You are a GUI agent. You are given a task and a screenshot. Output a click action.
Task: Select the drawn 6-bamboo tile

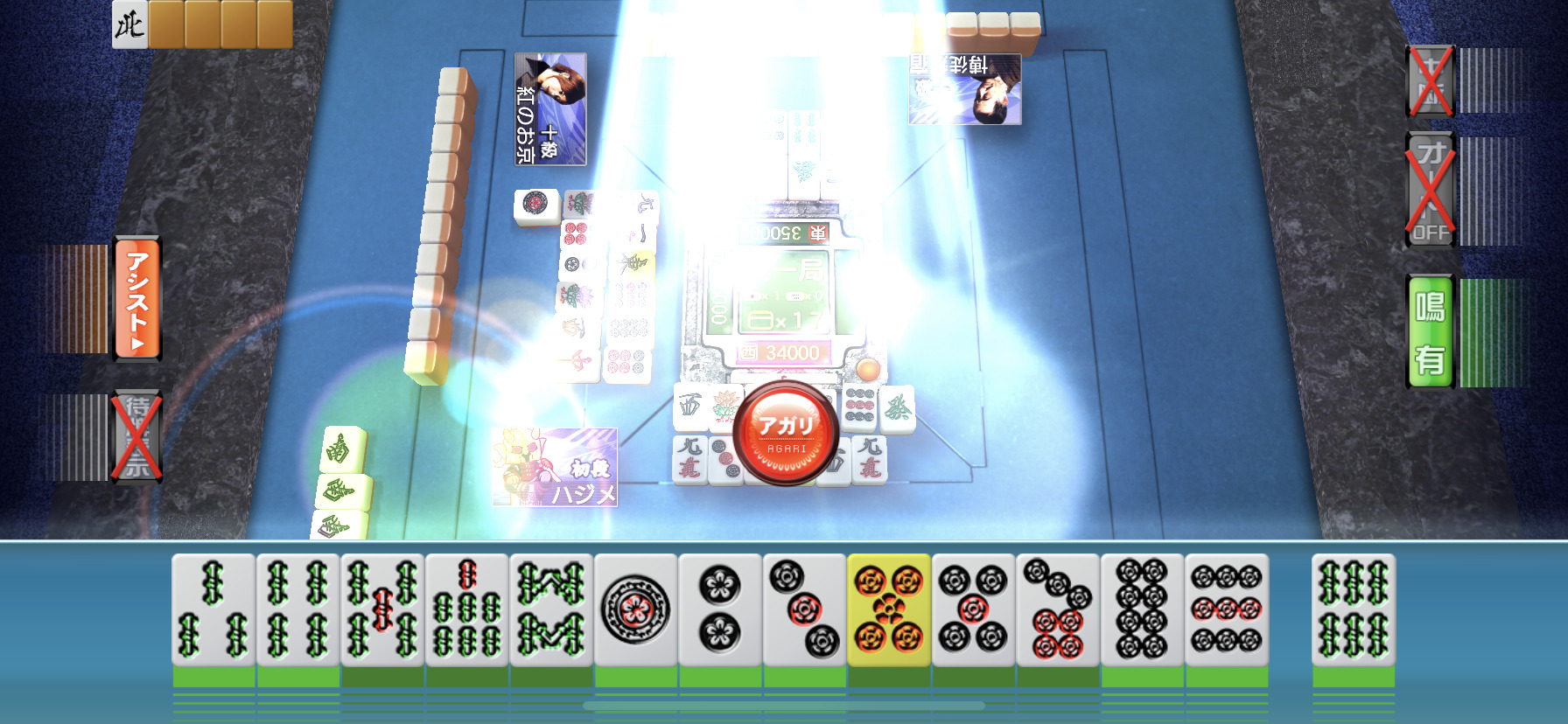(1353, 610)
